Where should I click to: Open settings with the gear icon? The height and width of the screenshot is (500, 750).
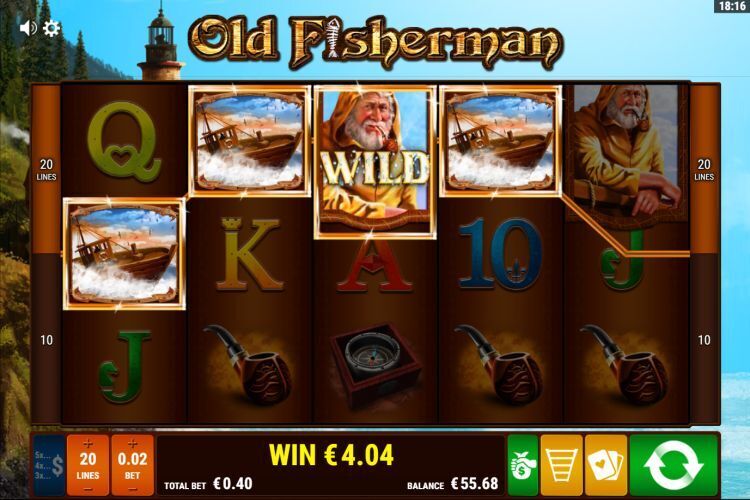pos(51,28)
